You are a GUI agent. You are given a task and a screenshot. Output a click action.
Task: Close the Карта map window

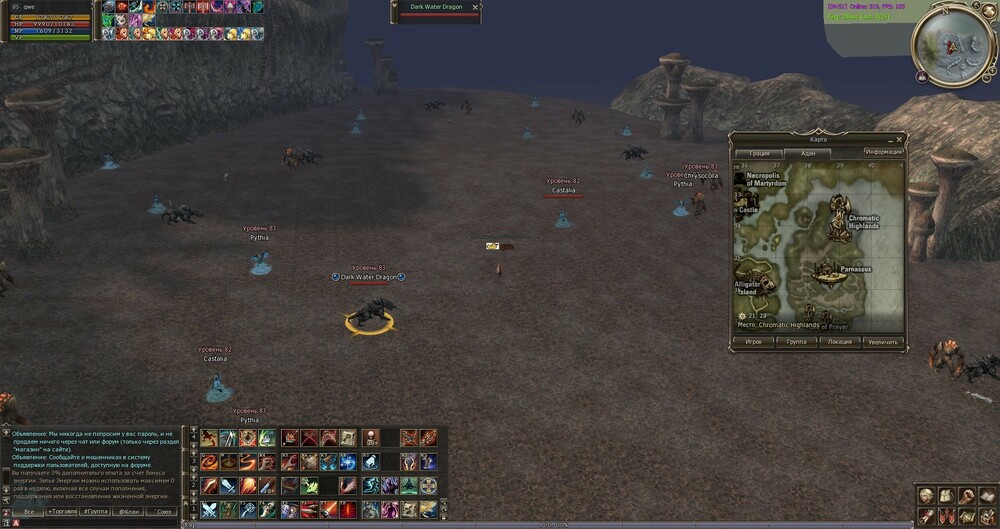(899, 139)
